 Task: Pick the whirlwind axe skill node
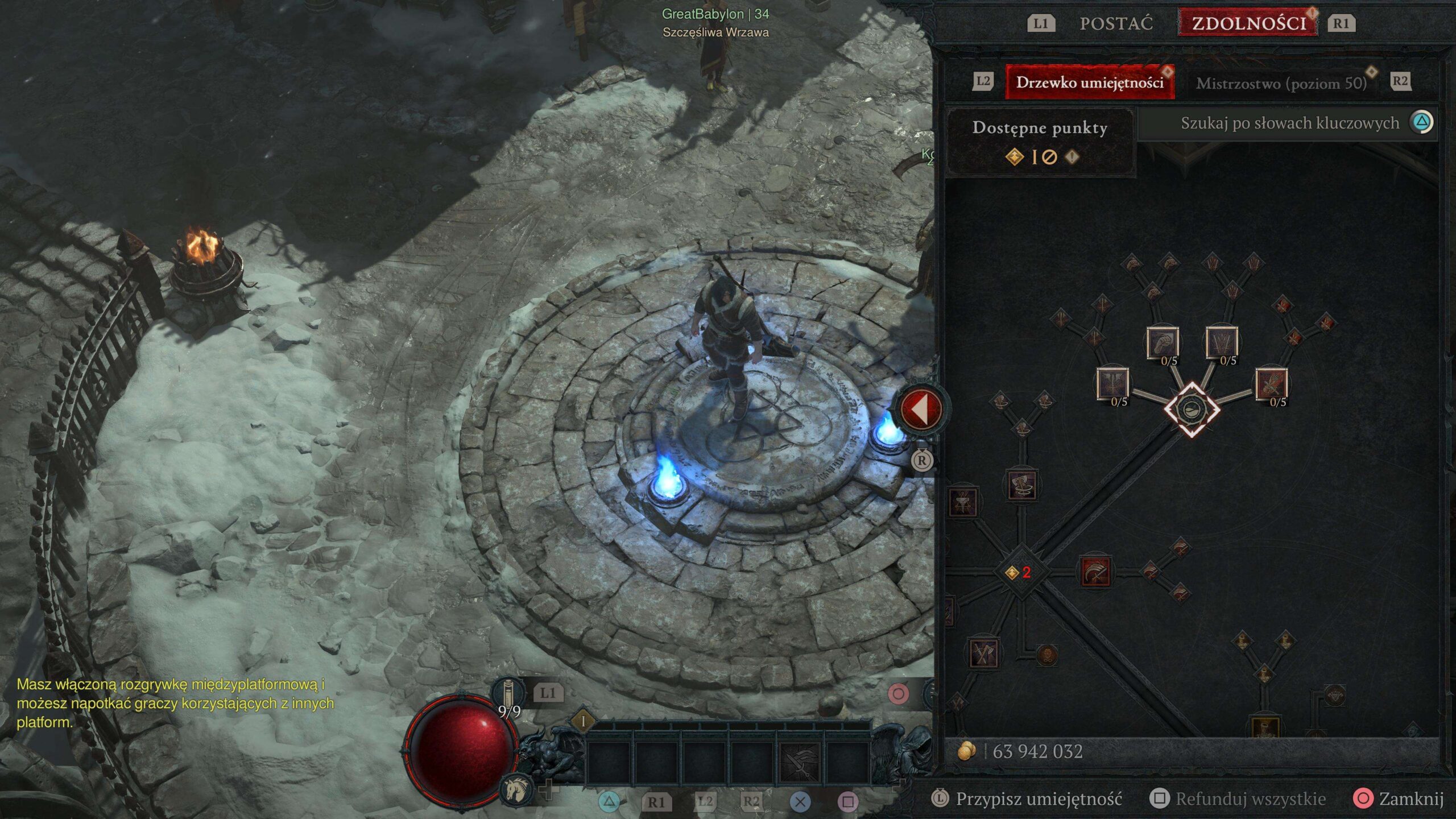pyautogui.click(x=1021, y=485)
